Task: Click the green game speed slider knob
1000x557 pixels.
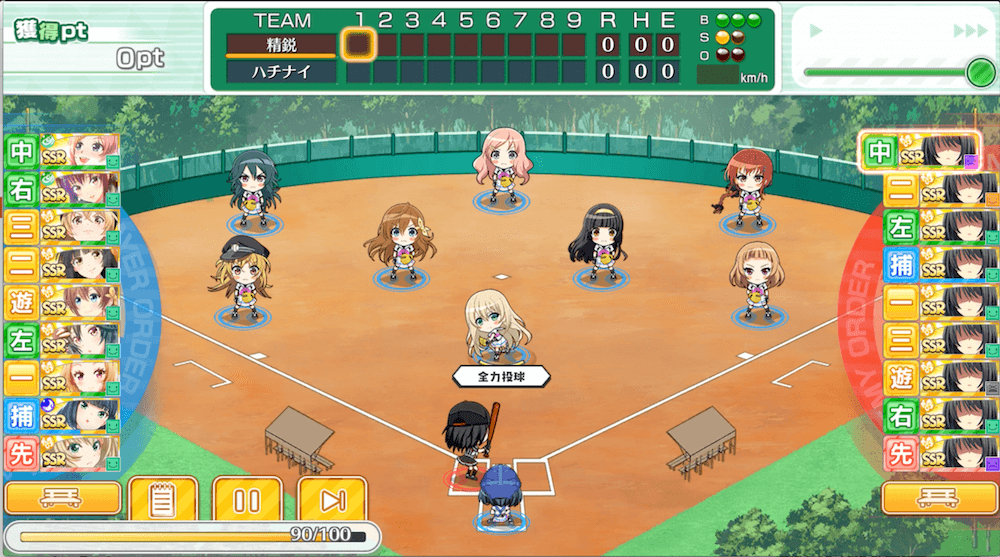Action: pyautogui.click(x=978, y=71)
